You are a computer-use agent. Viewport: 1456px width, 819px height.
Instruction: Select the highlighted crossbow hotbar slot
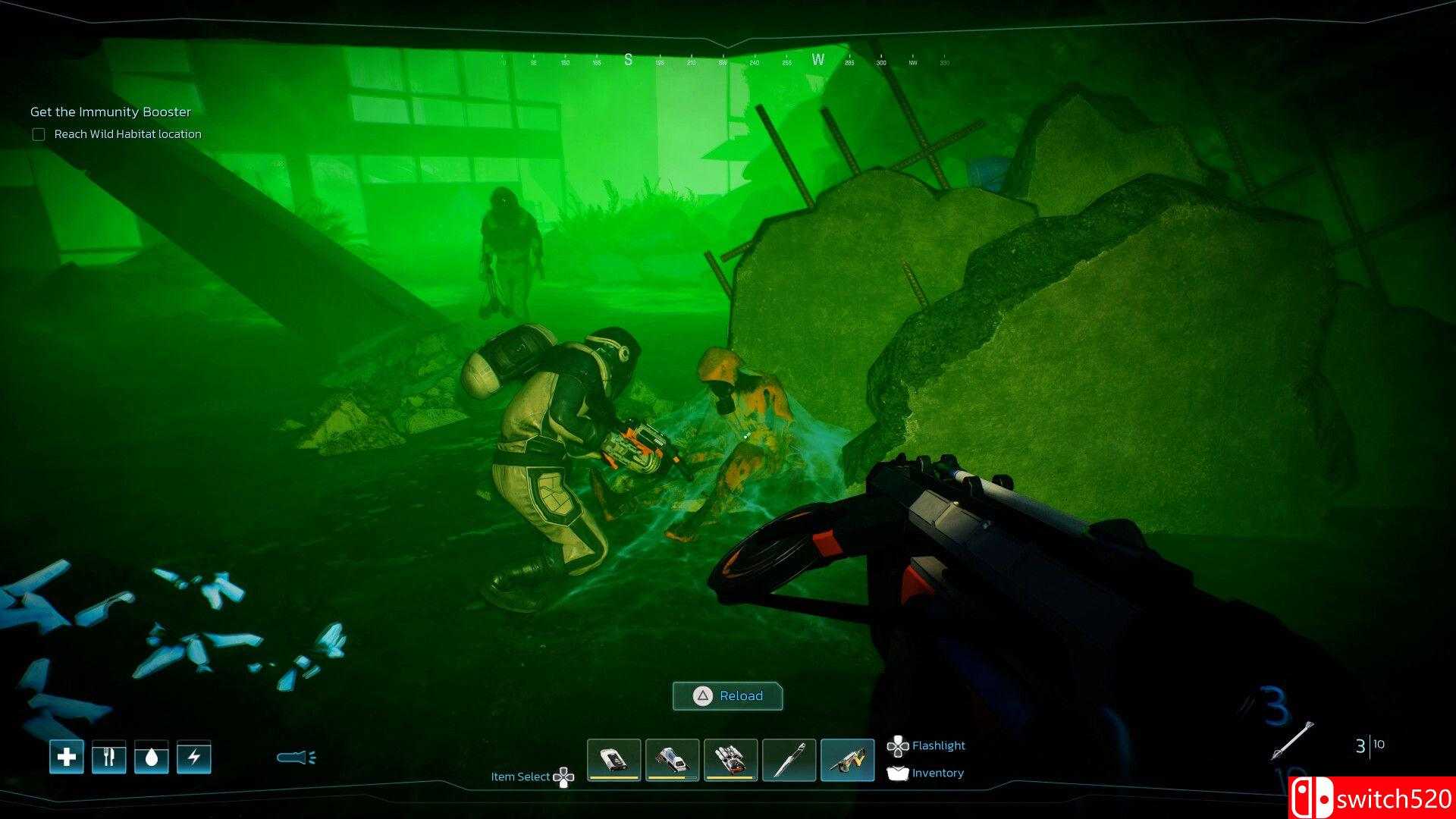point(847,759)
